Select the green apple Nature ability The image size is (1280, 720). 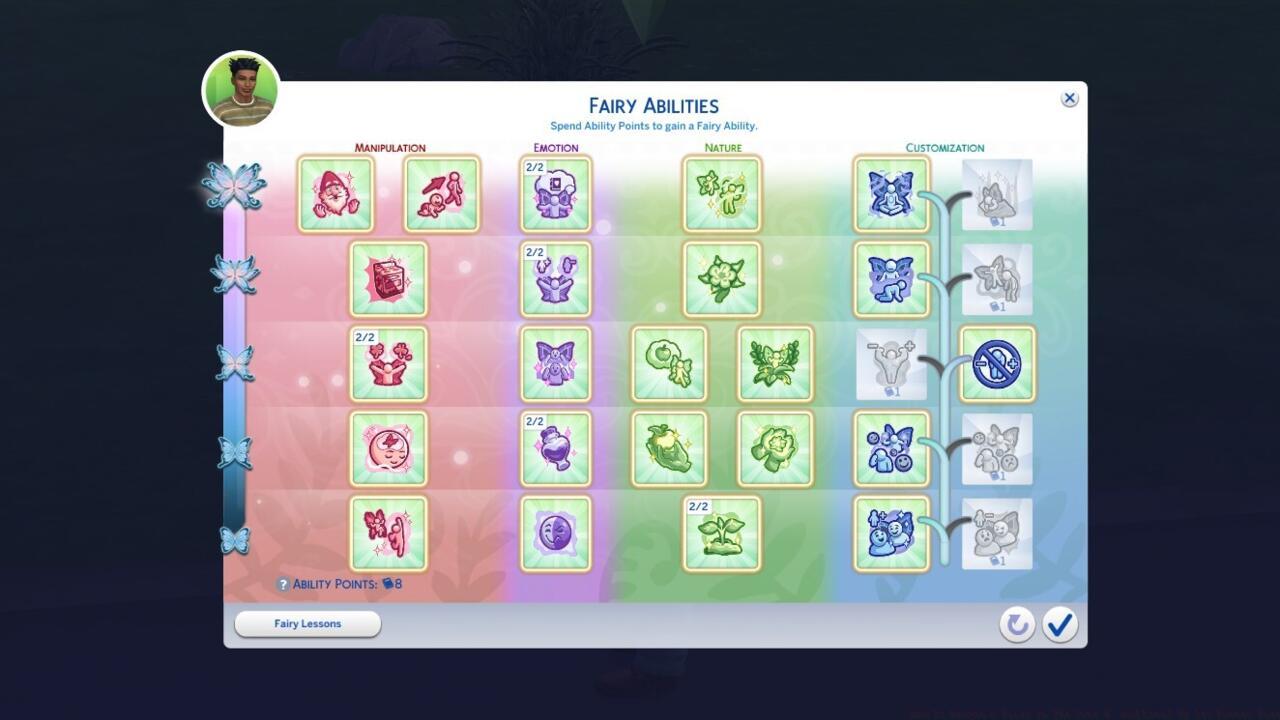pos(669,365)
